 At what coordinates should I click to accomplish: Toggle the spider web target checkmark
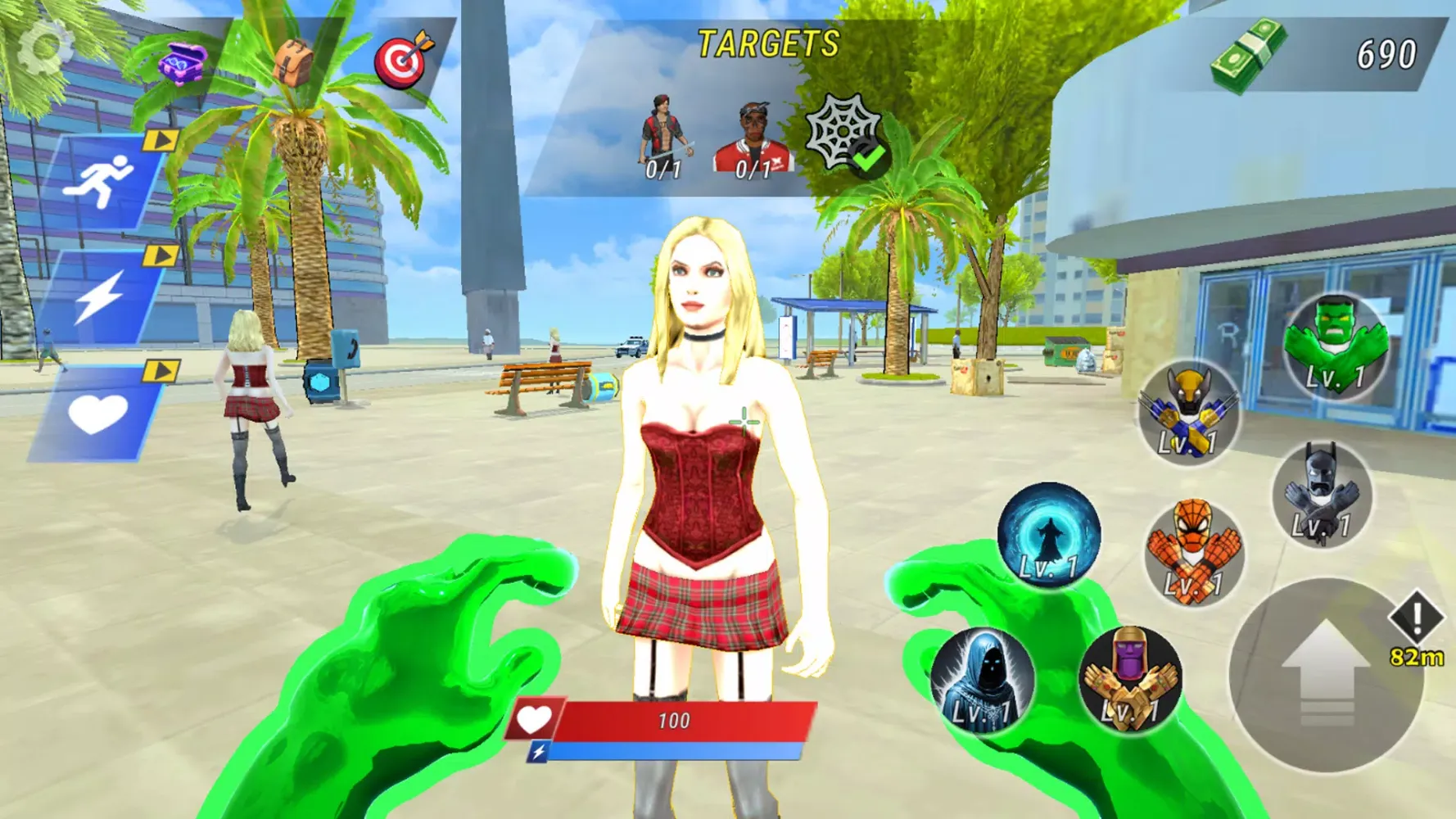(x=845, y=131)
